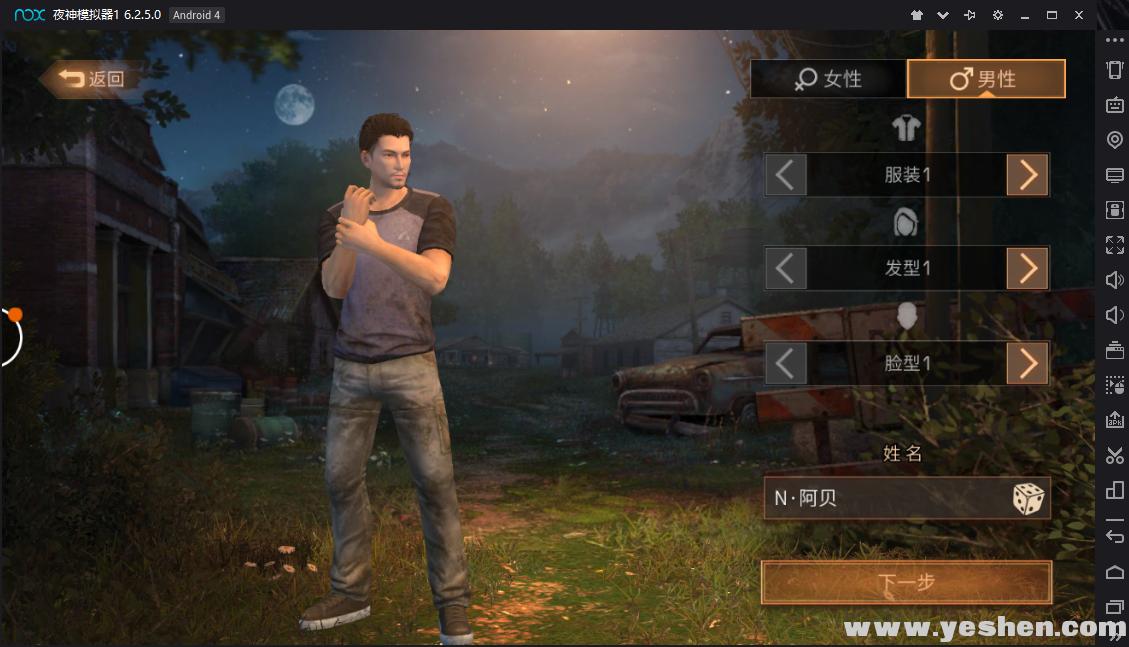Roll the dice for a random name
Screen dimensions: 1129x647
click(1028, 498)
